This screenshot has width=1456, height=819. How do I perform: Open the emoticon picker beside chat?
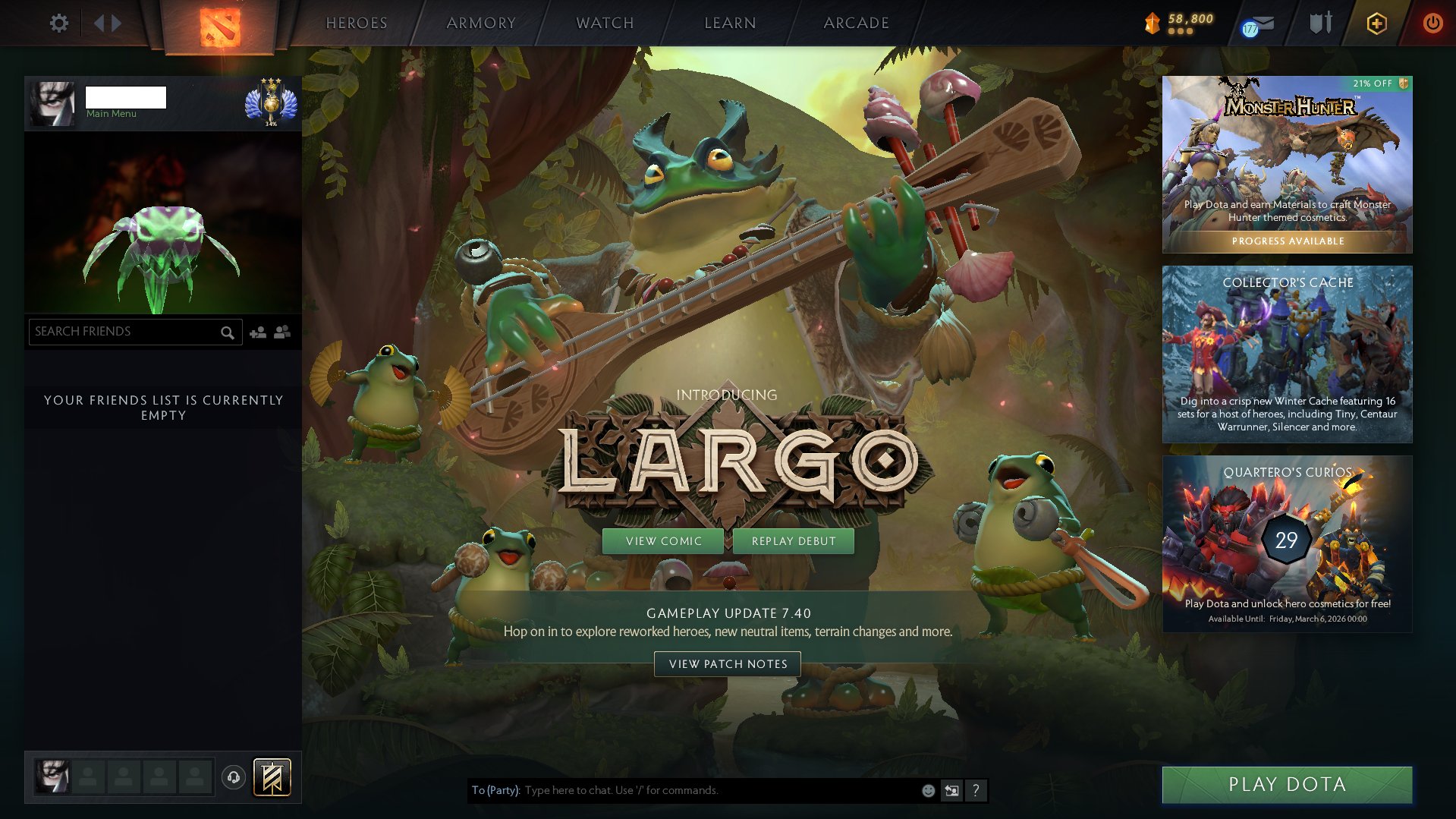coord(927,790)
